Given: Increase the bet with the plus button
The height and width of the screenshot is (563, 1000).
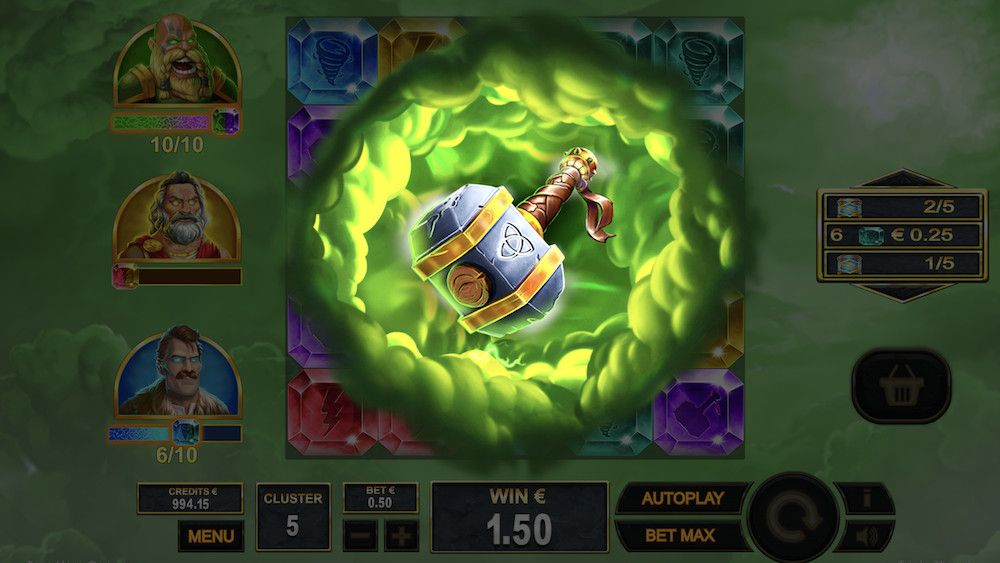Looking at the screenshot, I should point(401,535).
